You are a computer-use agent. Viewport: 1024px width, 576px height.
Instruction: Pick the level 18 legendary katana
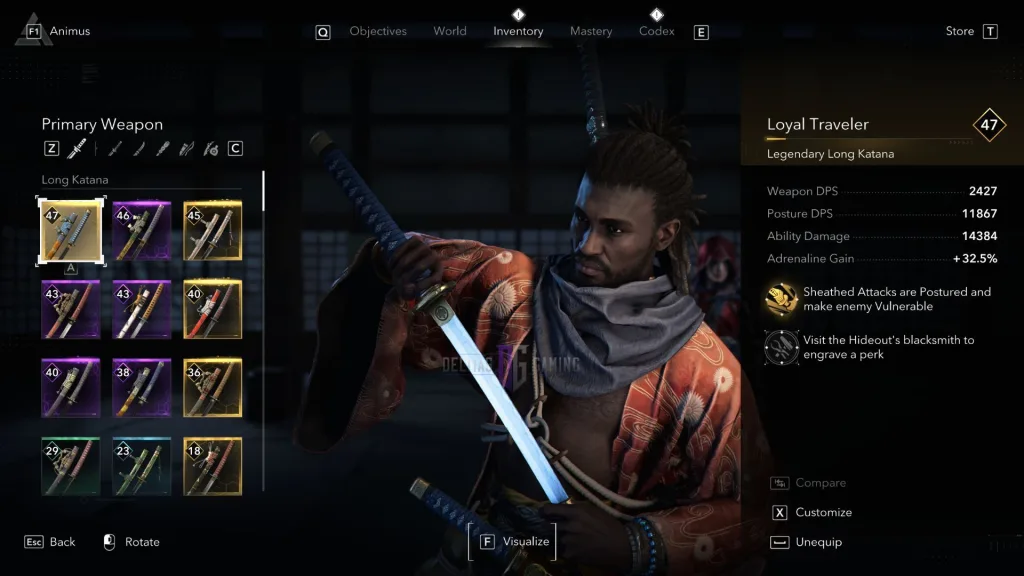click(212, 466)
